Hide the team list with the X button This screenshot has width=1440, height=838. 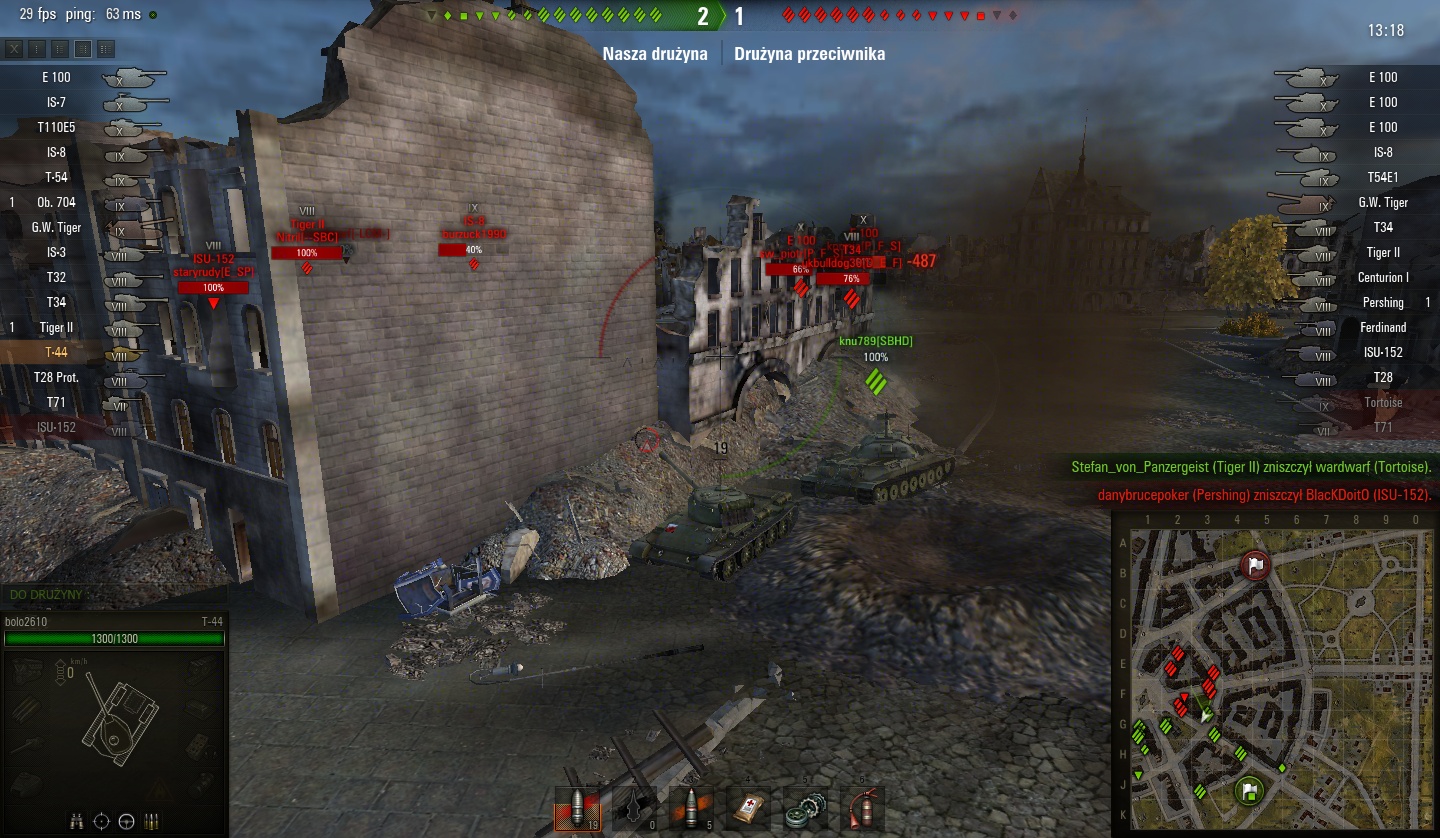[15, 48]
